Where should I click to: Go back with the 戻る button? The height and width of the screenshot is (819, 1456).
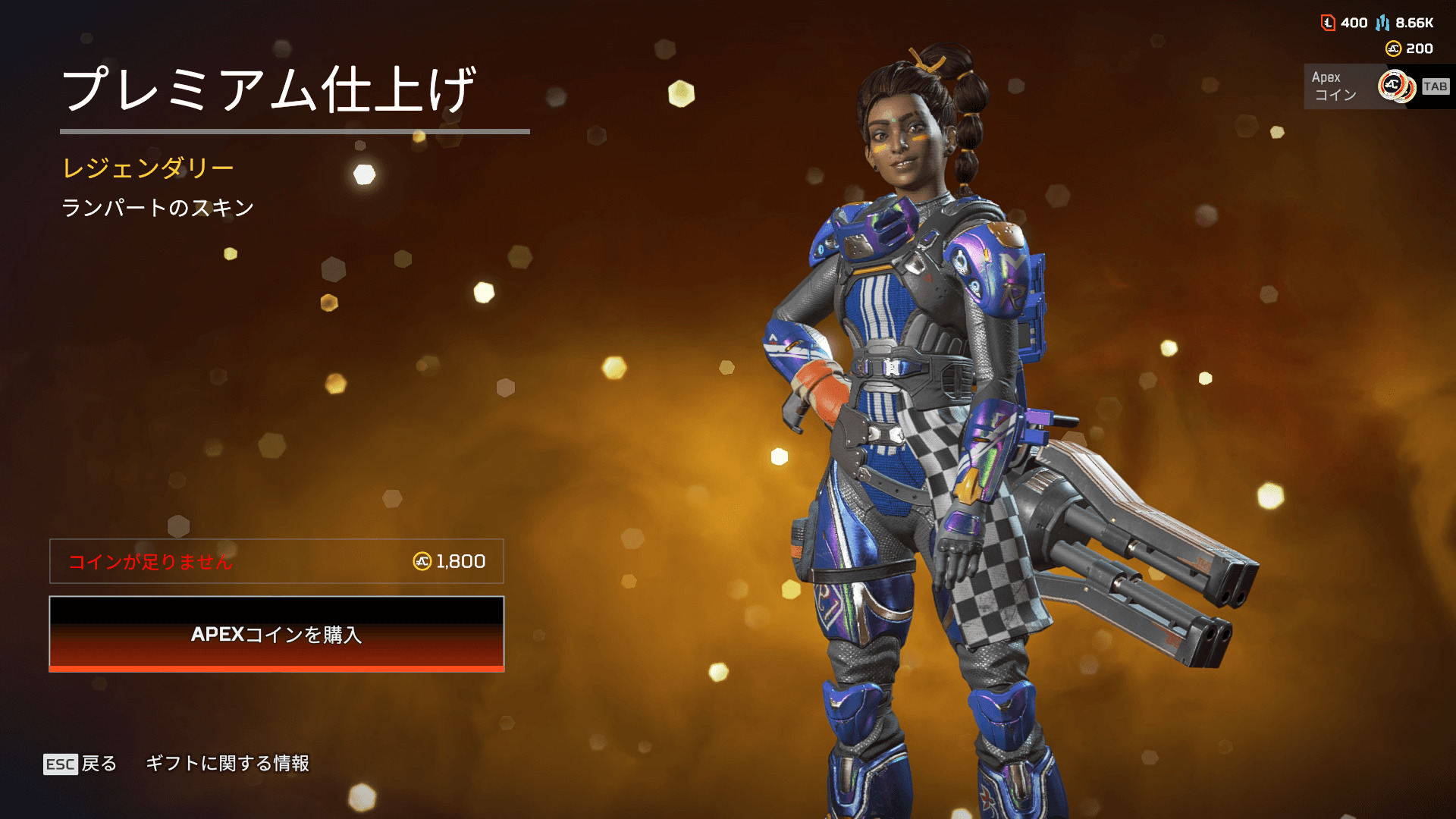click(x=81, y=764)
